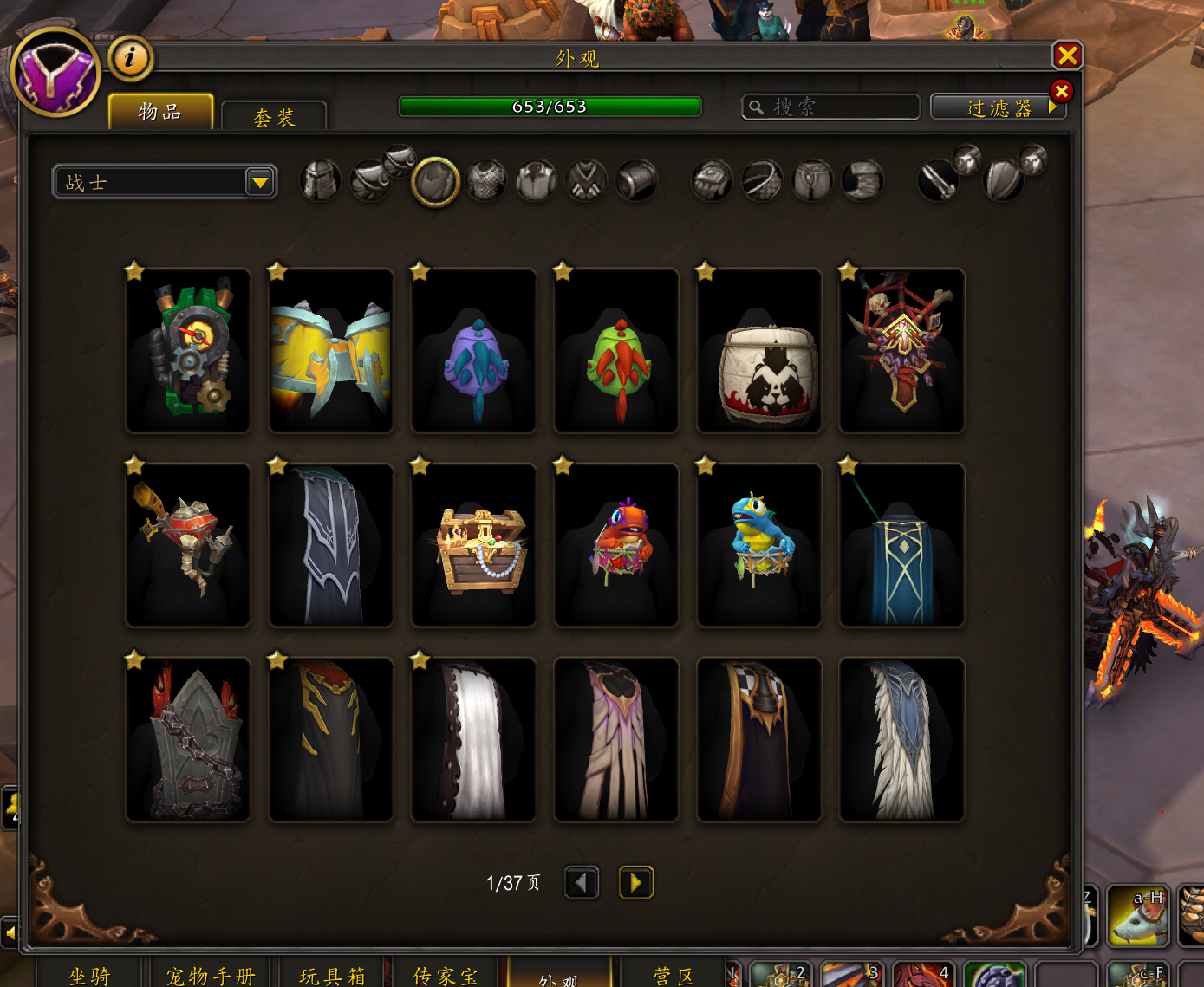Go to the next appearance page
The height and width of the screenshot is (987, 1204).
[635, 883]
